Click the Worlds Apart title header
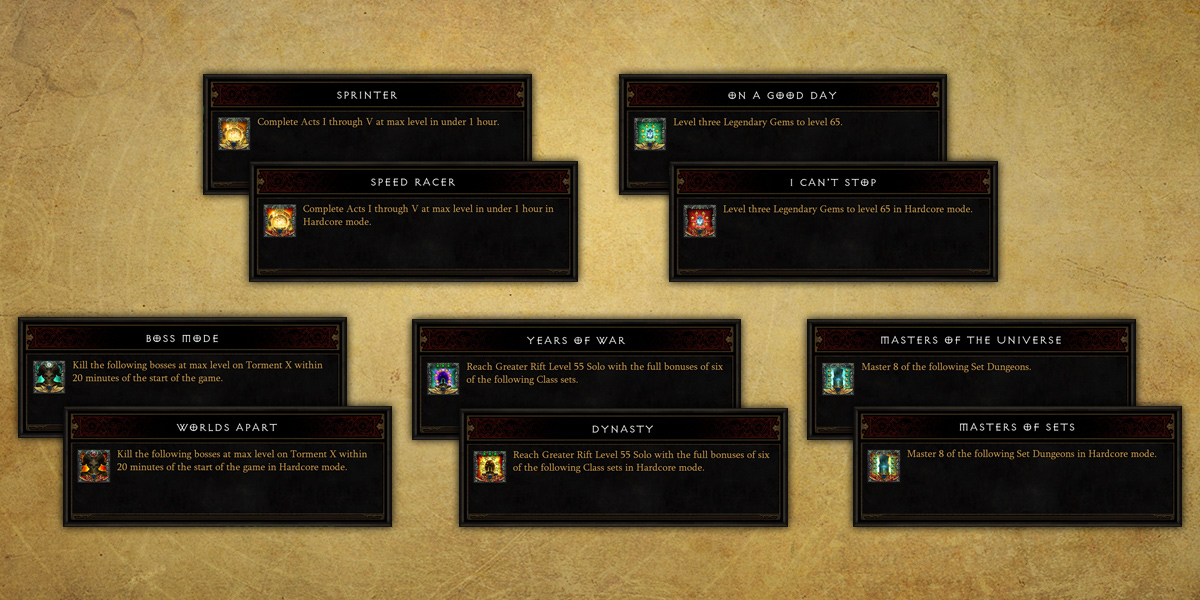This screenshot has height=600, width=1200. tap(227, 428)
